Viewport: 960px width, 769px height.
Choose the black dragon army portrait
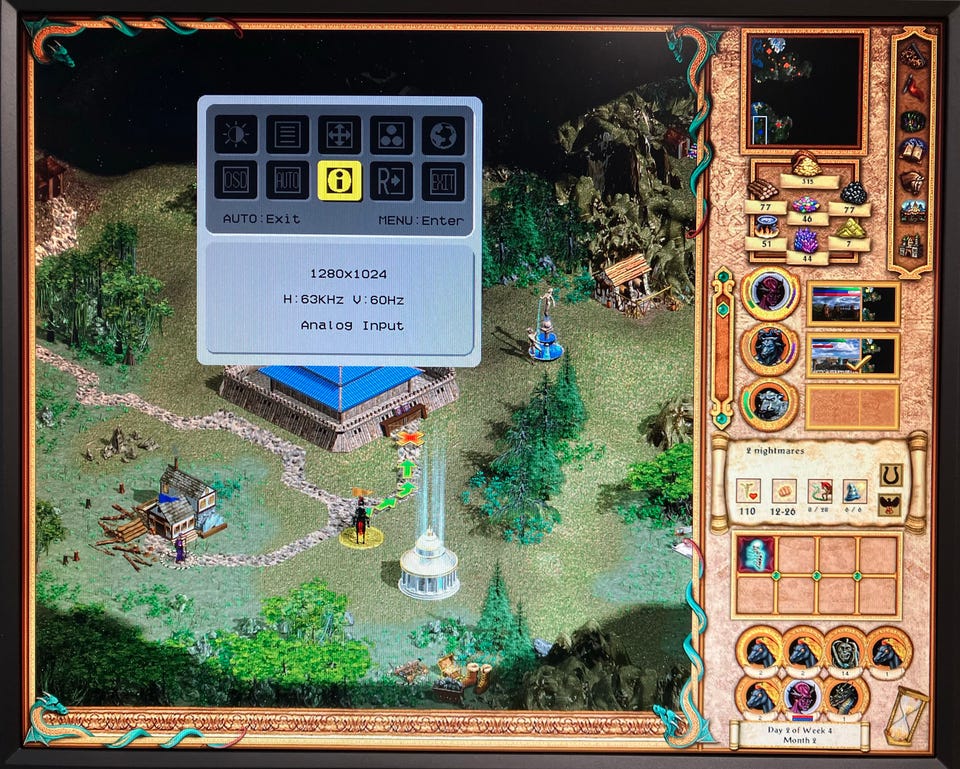click(x=845, y=696)
